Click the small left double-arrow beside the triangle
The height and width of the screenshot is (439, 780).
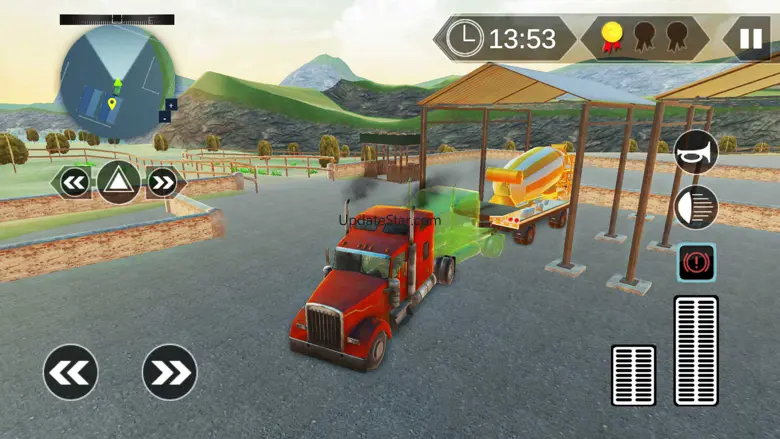coord(74,182)
